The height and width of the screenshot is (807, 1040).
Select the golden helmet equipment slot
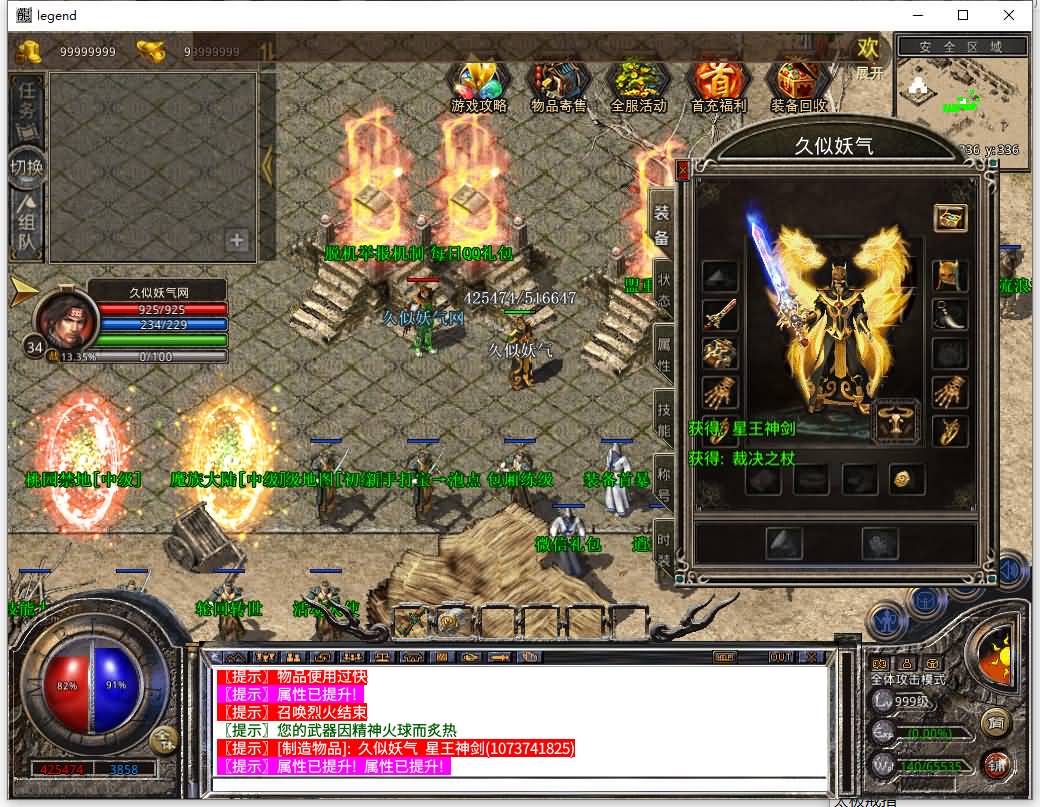949,275
